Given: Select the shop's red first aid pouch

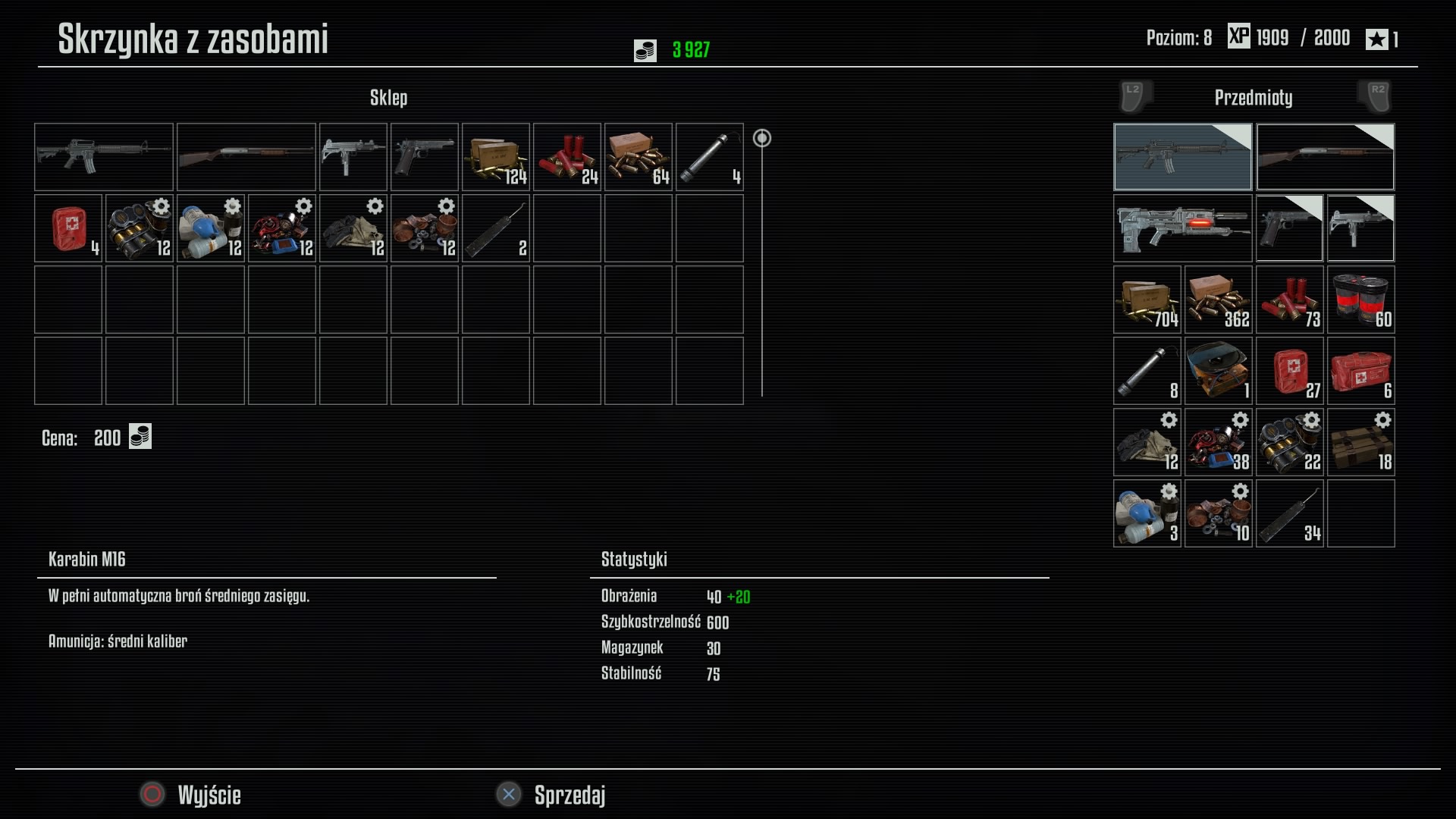Looking at the screenshot, I should [x=68, y=228].
